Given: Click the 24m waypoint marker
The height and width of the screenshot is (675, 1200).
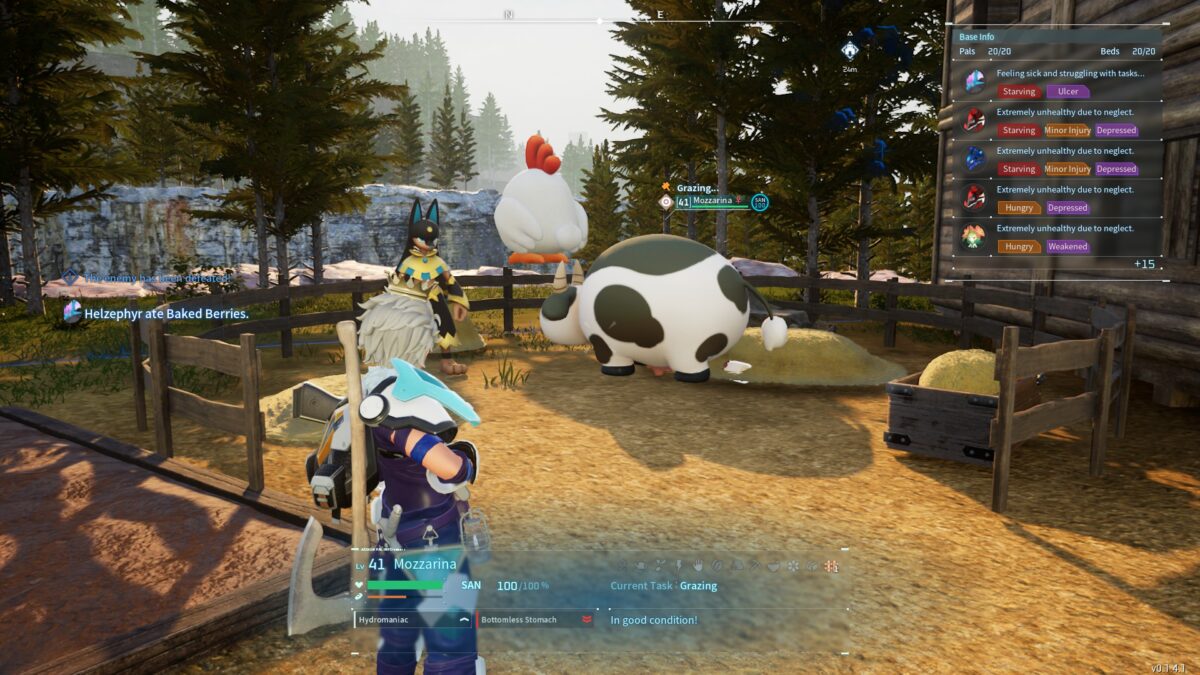Looking at the screenshot, I should tap(849, 51).
